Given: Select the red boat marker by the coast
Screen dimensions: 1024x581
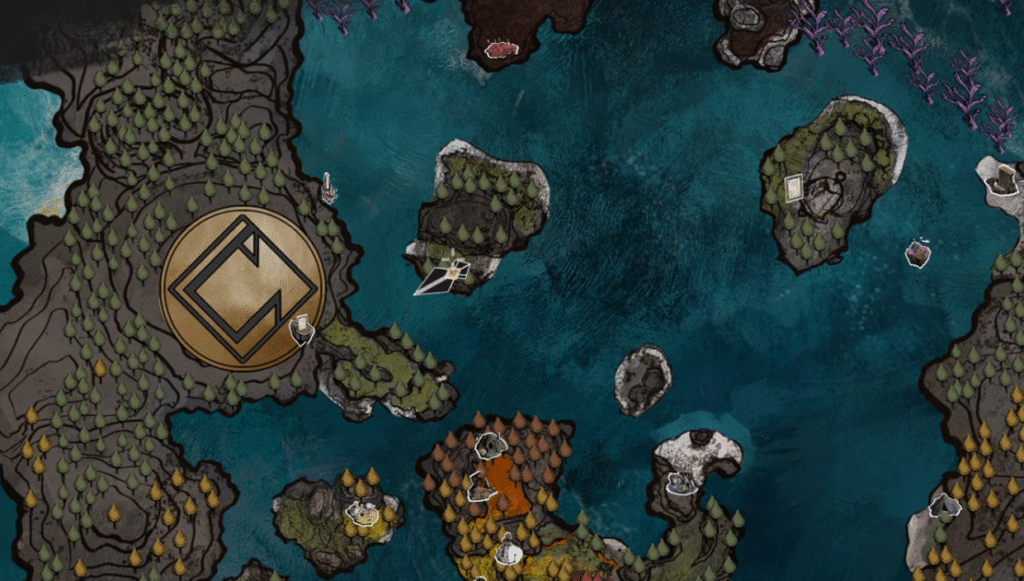Looking at the screenshot, I should pyautogui.click(x=328, y=187).
